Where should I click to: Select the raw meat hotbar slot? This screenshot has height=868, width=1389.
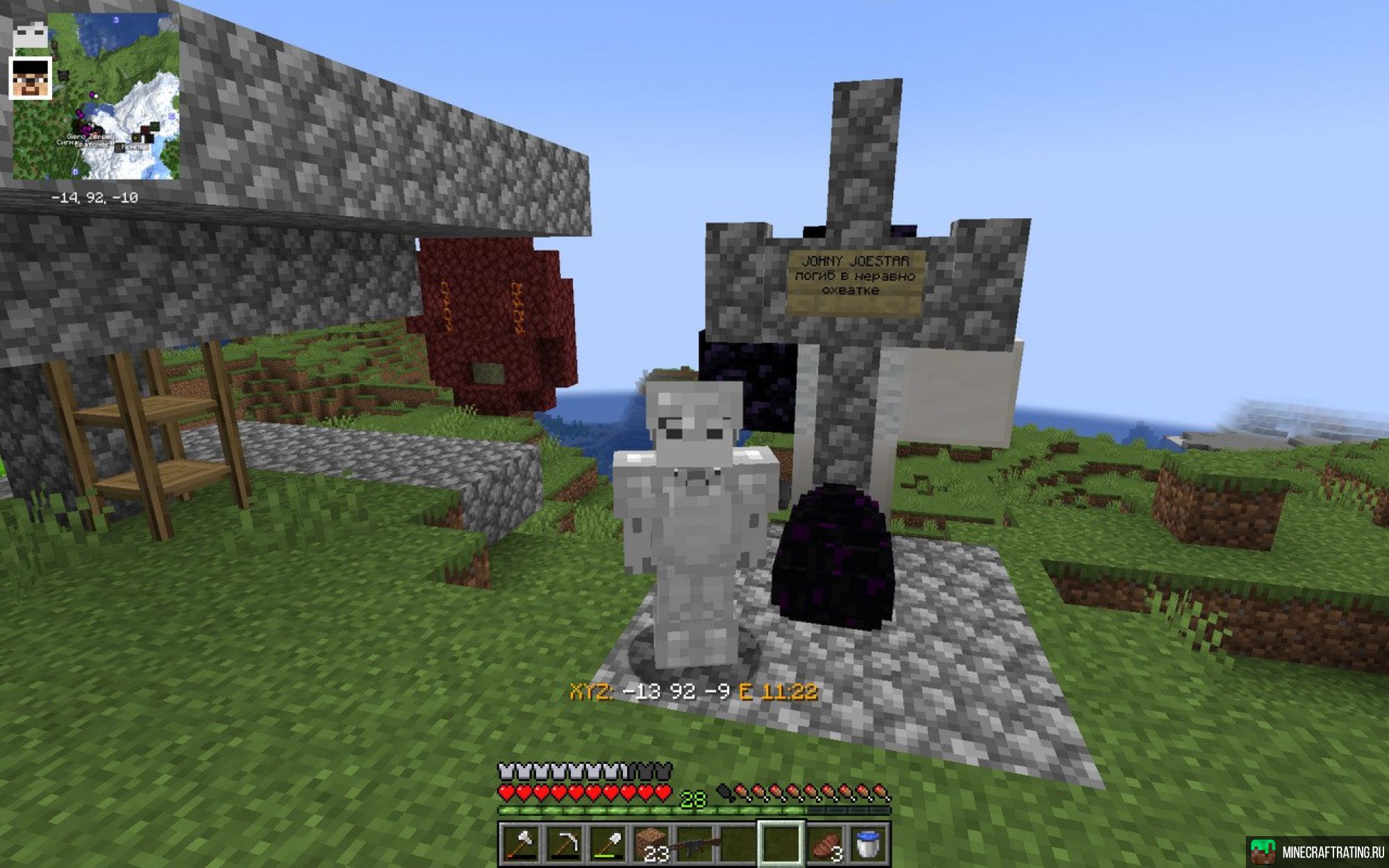824,844
